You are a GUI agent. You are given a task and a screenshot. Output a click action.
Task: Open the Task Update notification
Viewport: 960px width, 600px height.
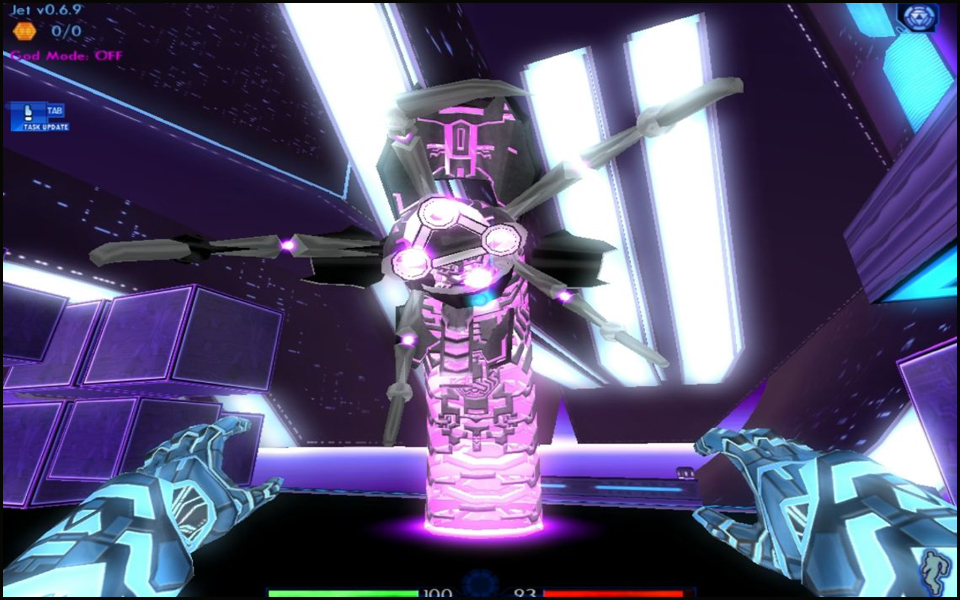pyautogui.click(x=40, y=117)
